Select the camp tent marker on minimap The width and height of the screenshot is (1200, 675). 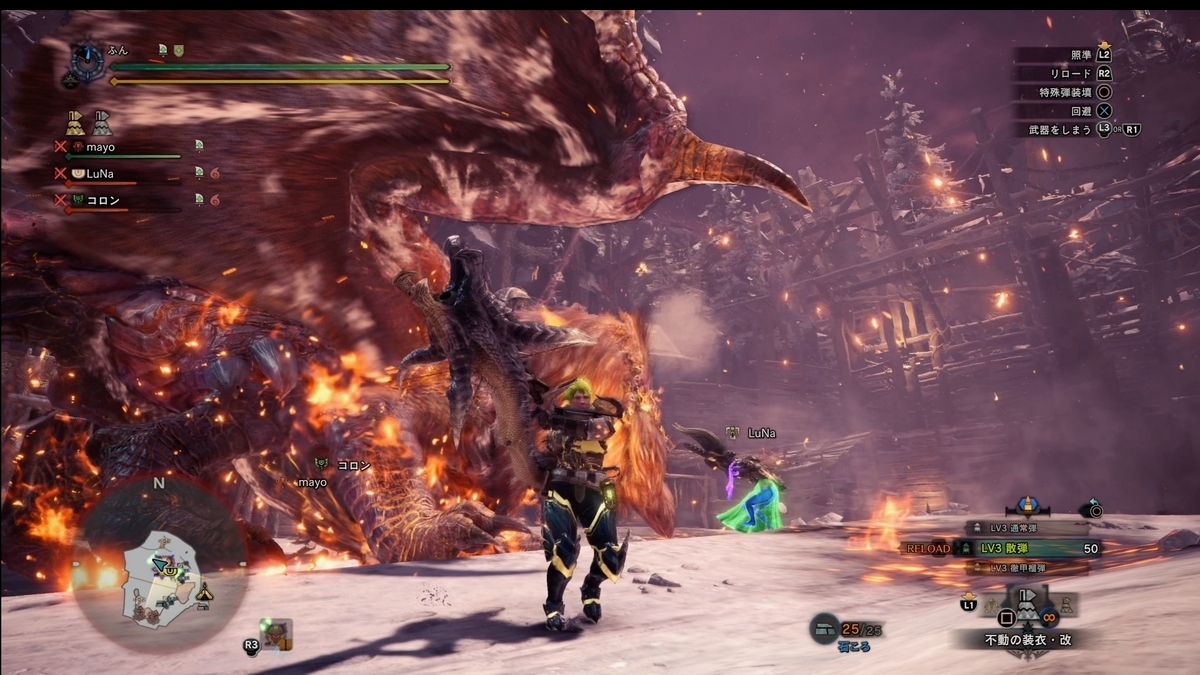204,592
